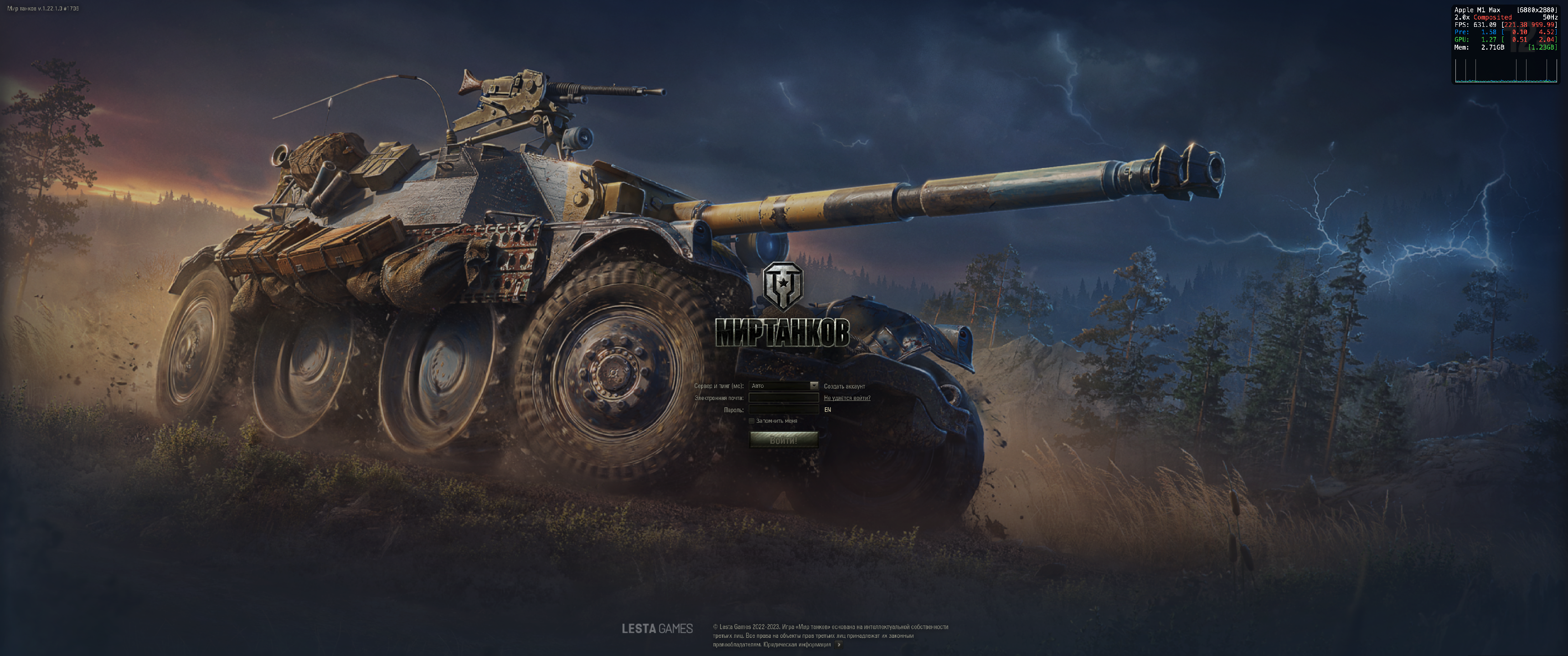Switch the EN keyboard layout indicator
1568x656 pixels.
pyautogui.click(x=827, y=410)
